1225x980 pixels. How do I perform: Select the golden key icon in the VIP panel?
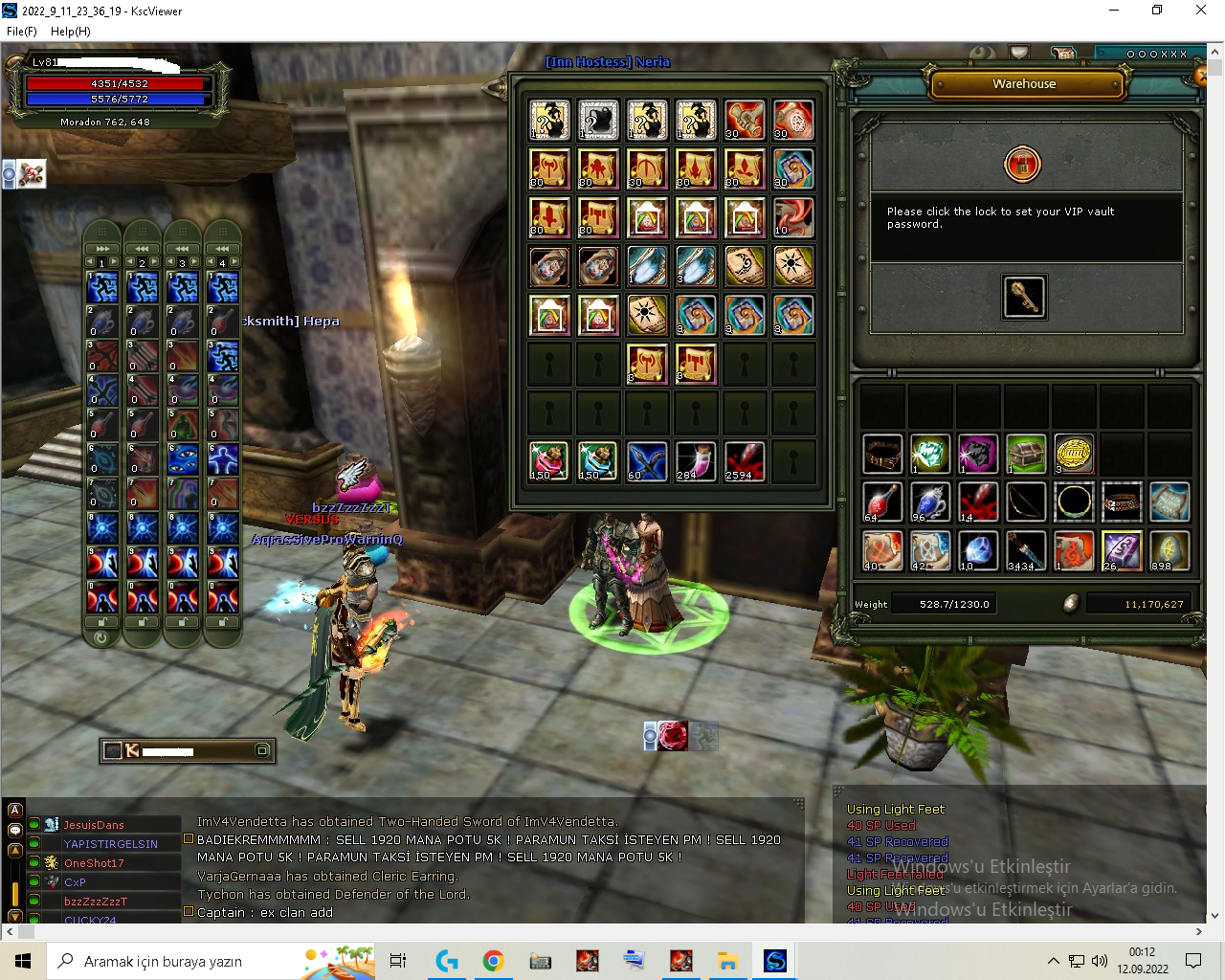(1024, 297)
